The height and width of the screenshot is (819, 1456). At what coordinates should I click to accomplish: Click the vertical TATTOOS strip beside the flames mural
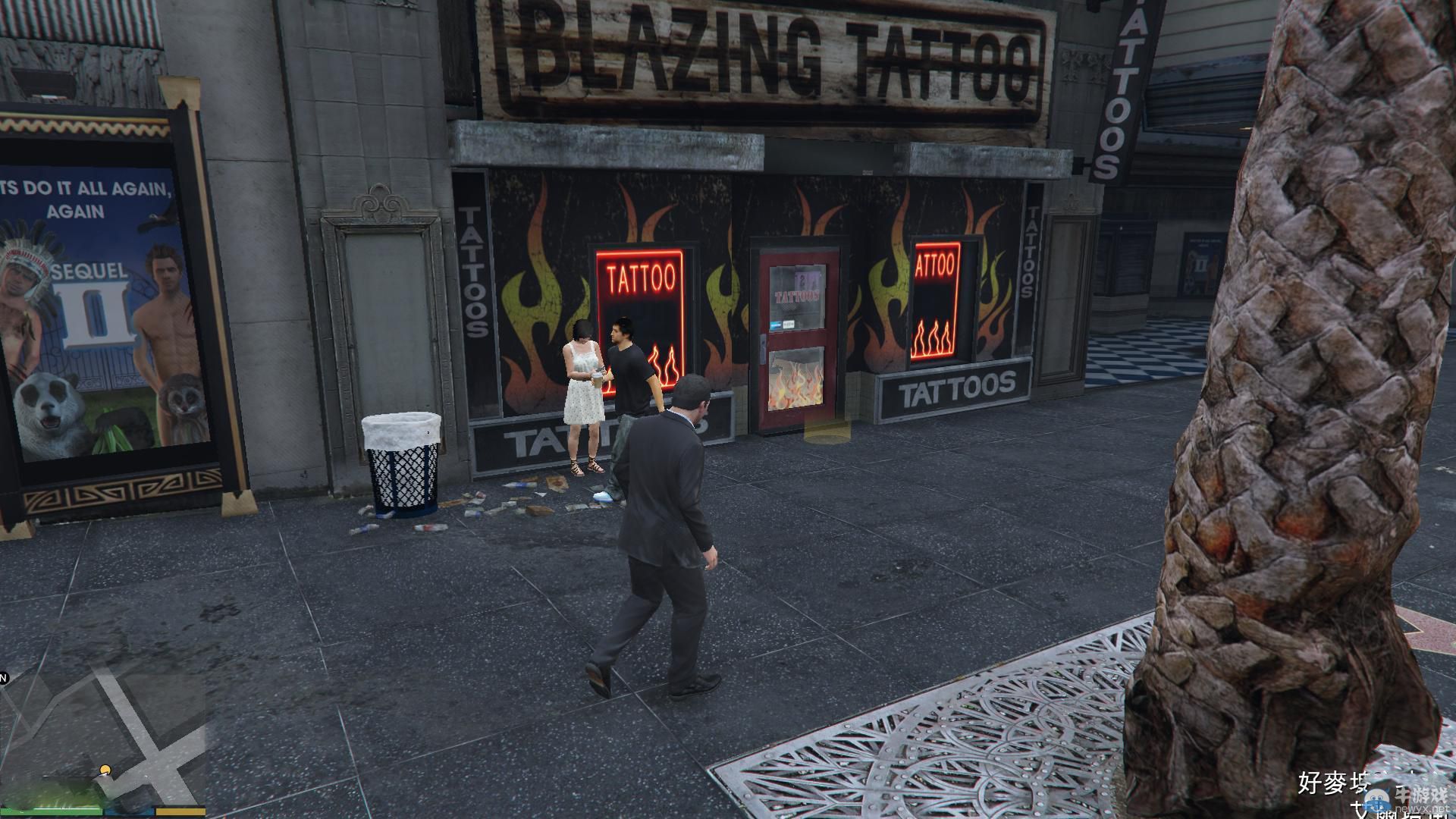[x=472, y=269]
